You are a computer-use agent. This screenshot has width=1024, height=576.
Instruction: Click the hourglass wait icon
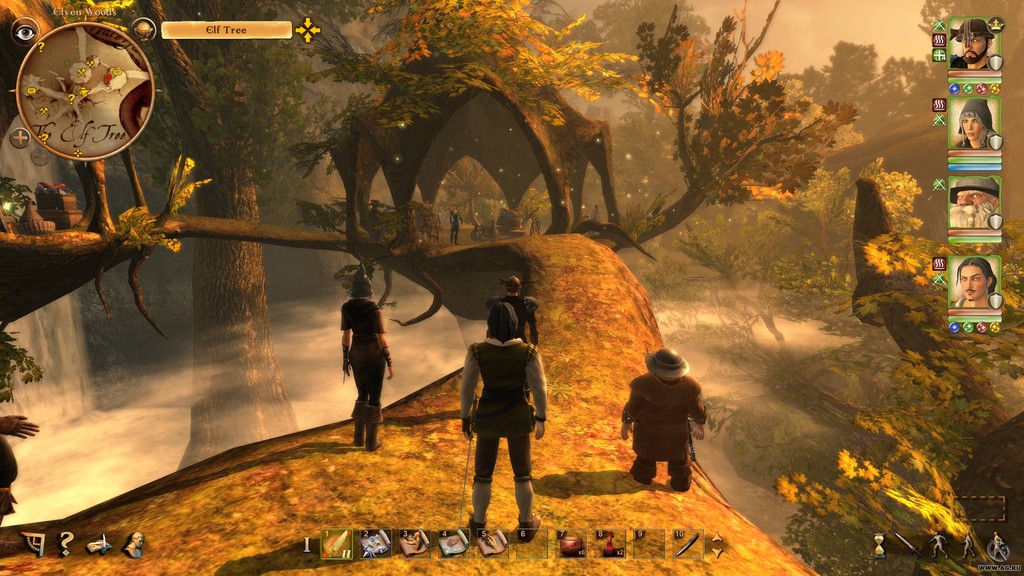[x=879, y=545]
